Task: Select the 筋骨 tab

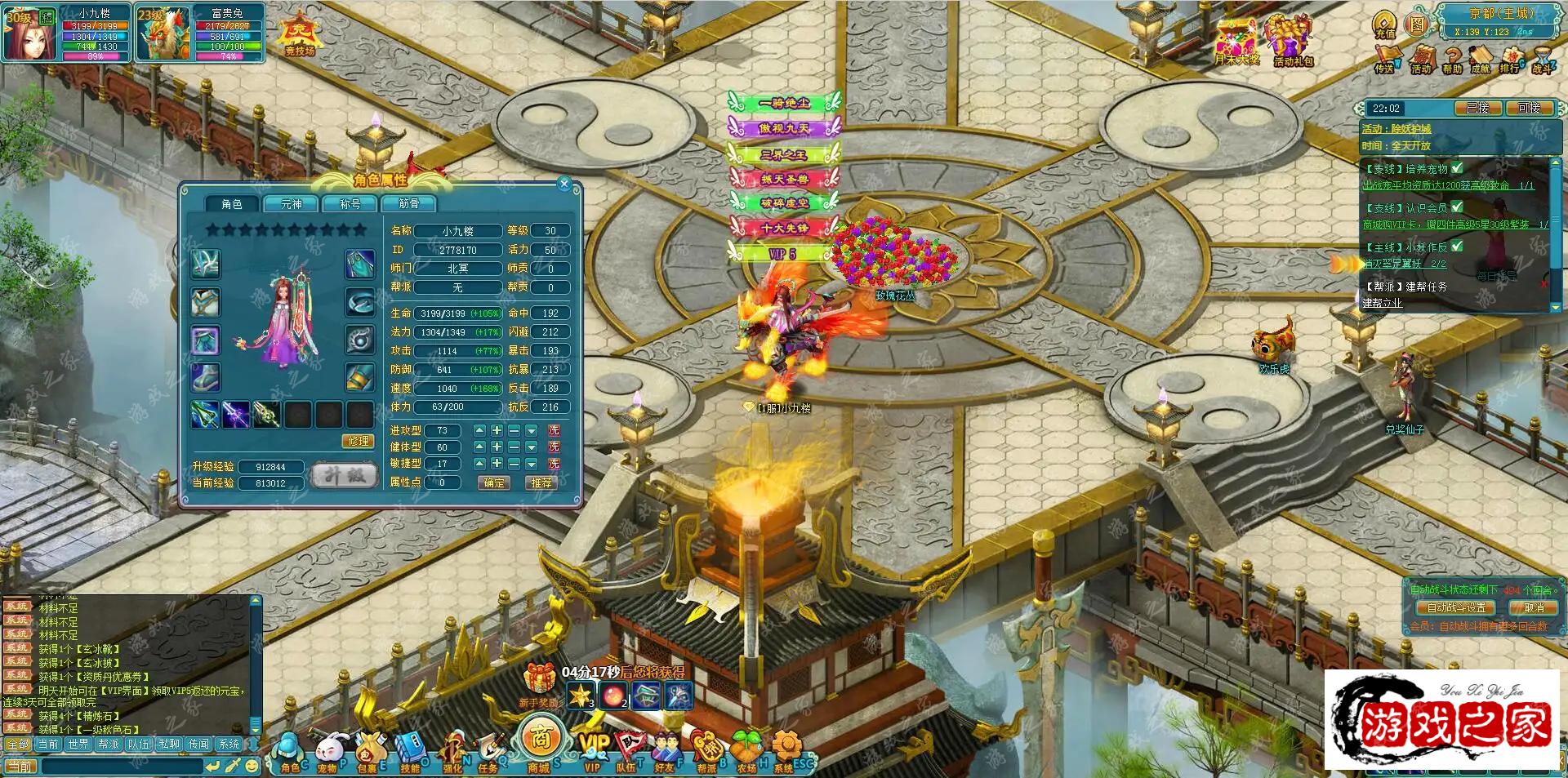Action: [408, 204]
